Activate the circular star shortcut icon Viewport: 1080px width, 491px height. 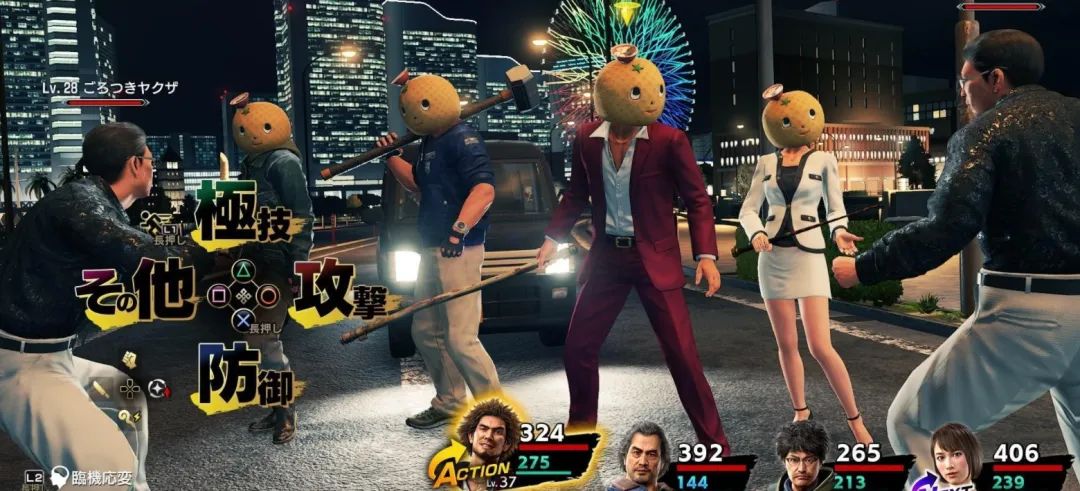(x=158, y=388)
